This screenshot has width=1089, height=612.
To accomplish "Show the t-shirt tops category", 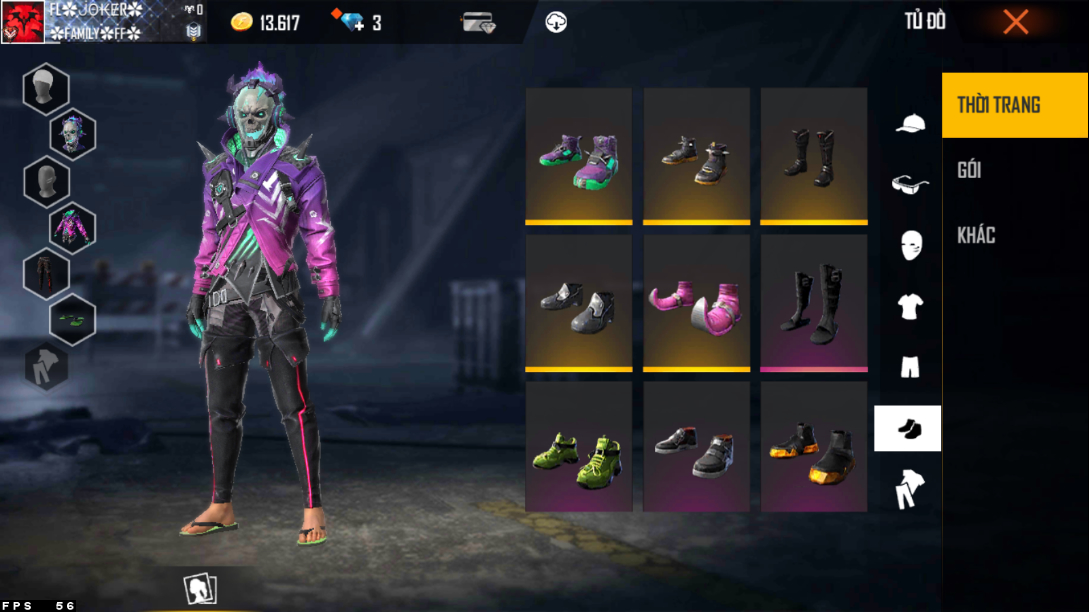I will [909, 306].
